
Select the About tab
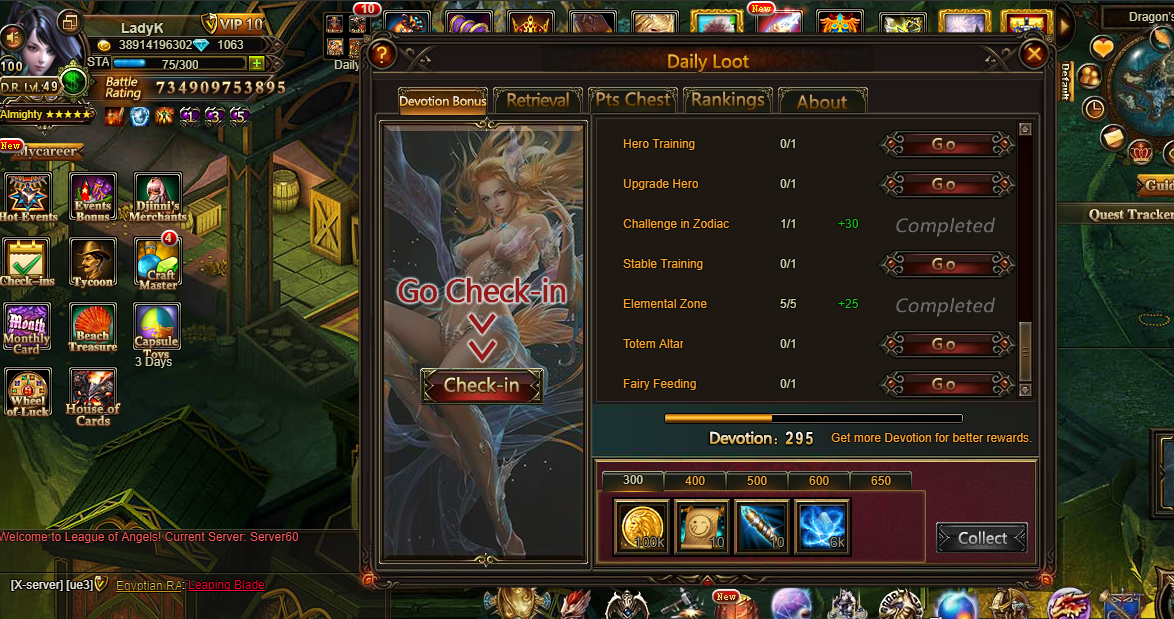click(821, 101)
